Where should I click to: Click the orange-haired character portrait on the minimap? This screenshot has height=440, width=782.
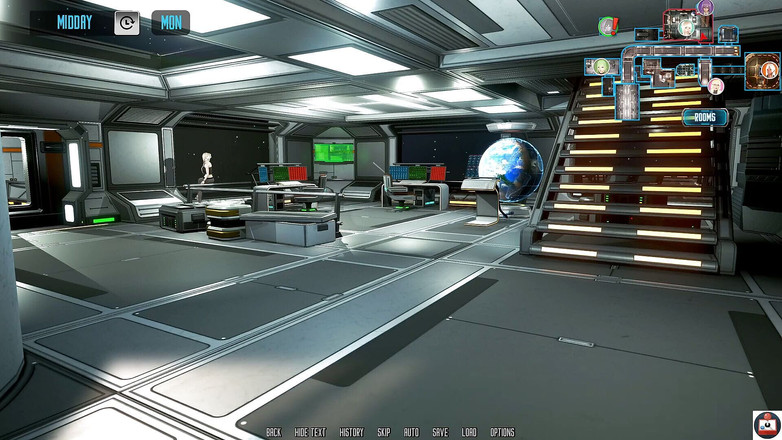[768, 70]
